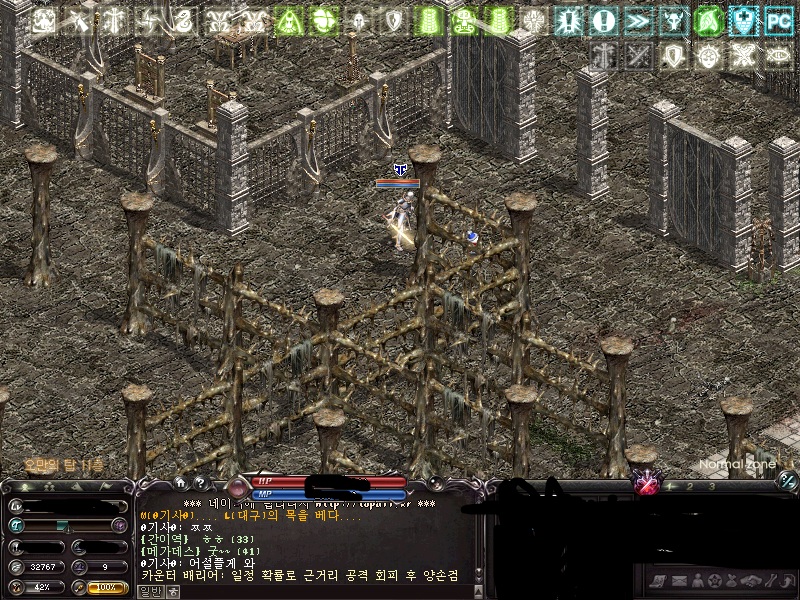Select the red gem quick slot icon
800x600 pixels.
tap(647, 486)
